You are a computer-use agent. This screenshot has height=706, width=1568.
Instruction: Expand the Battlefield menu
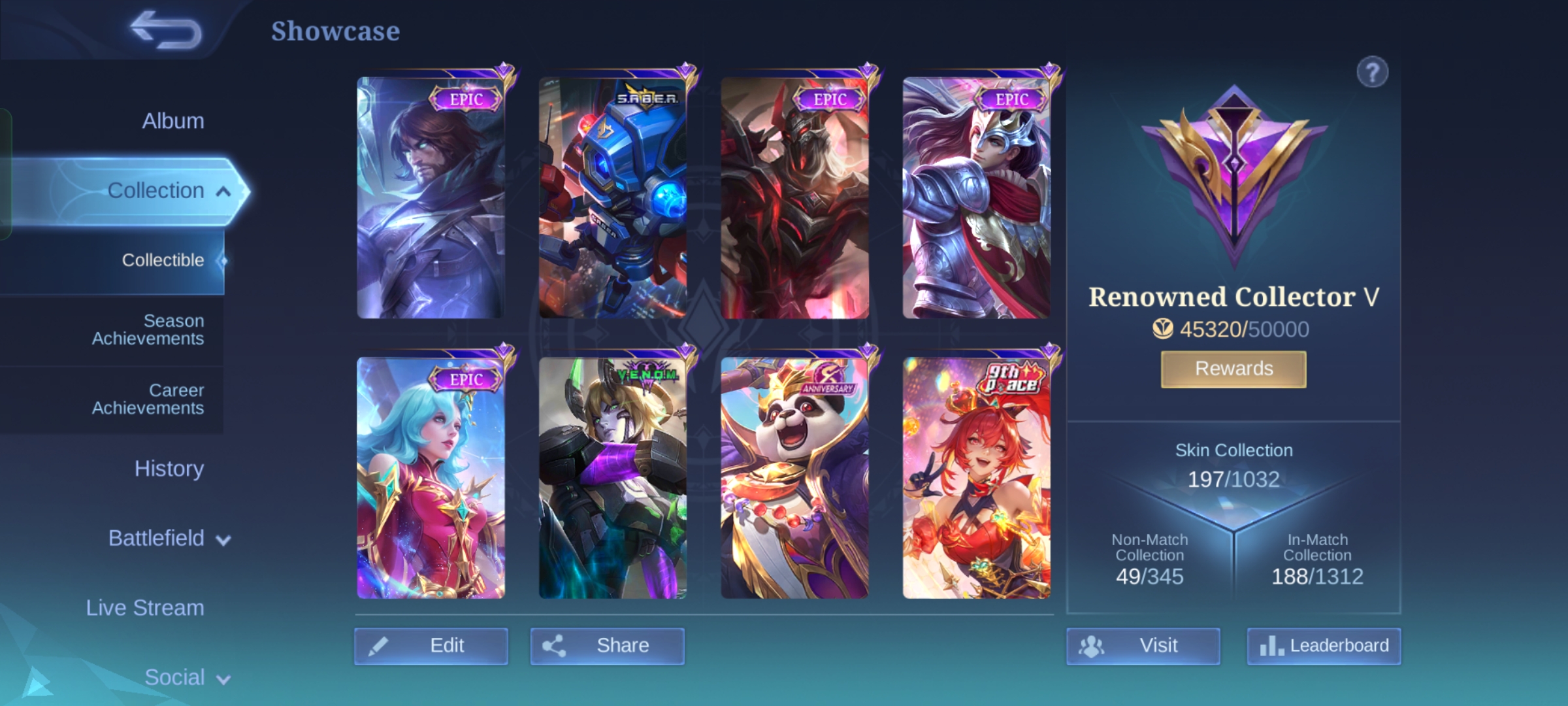pyautogui.click(x=169, y=539)
